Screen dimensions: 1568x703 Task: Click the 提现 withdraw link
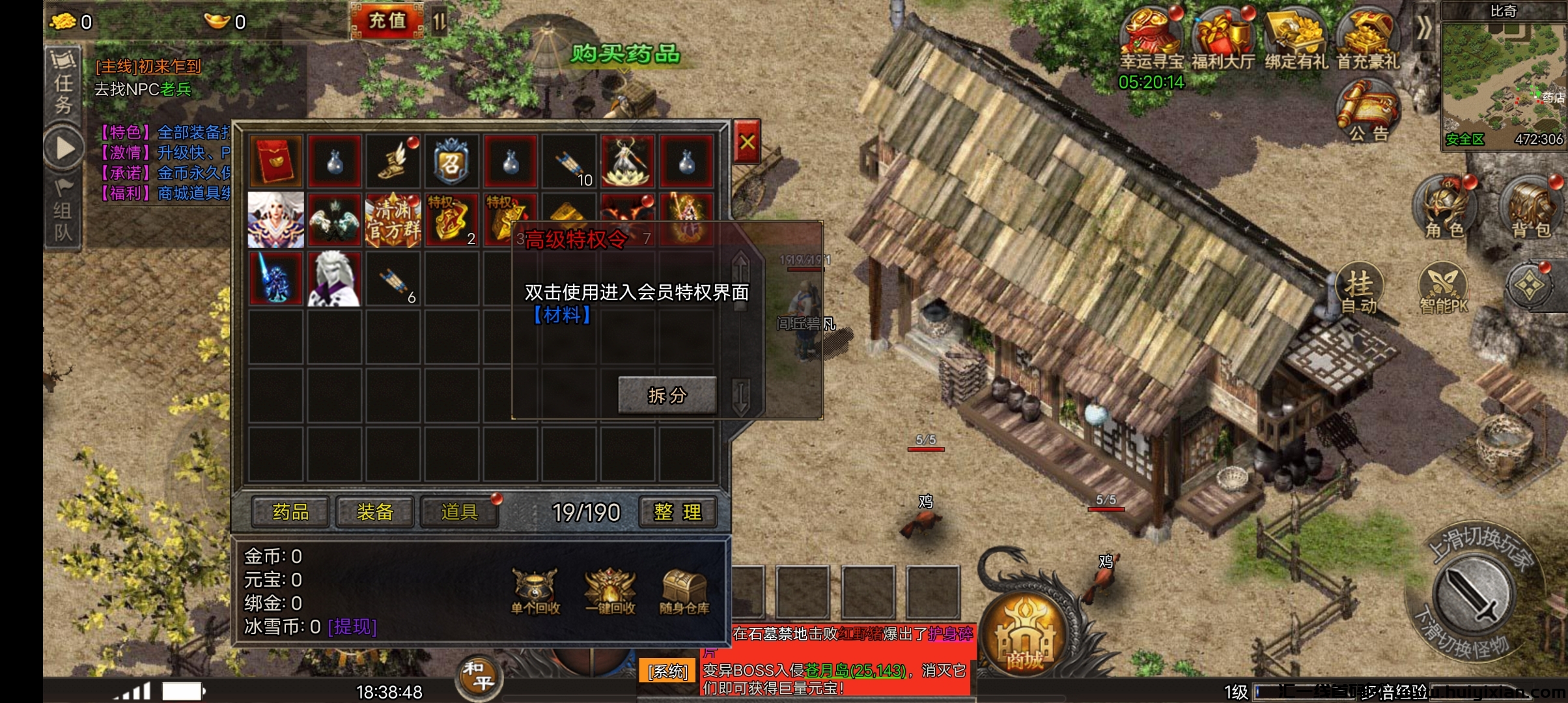(352, 627)
